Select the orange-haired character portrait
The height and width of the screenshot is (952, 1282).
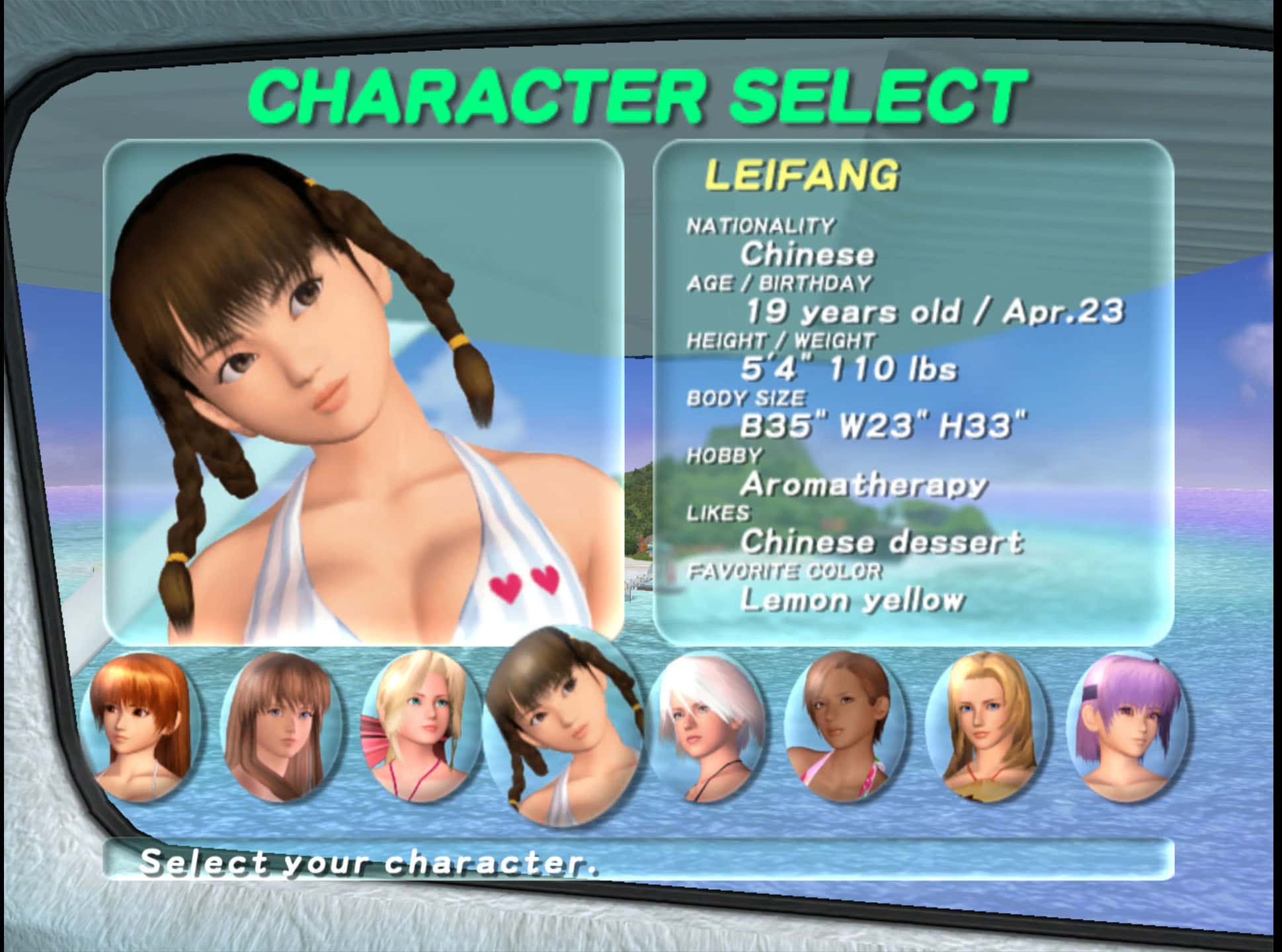tap(139, 725)
